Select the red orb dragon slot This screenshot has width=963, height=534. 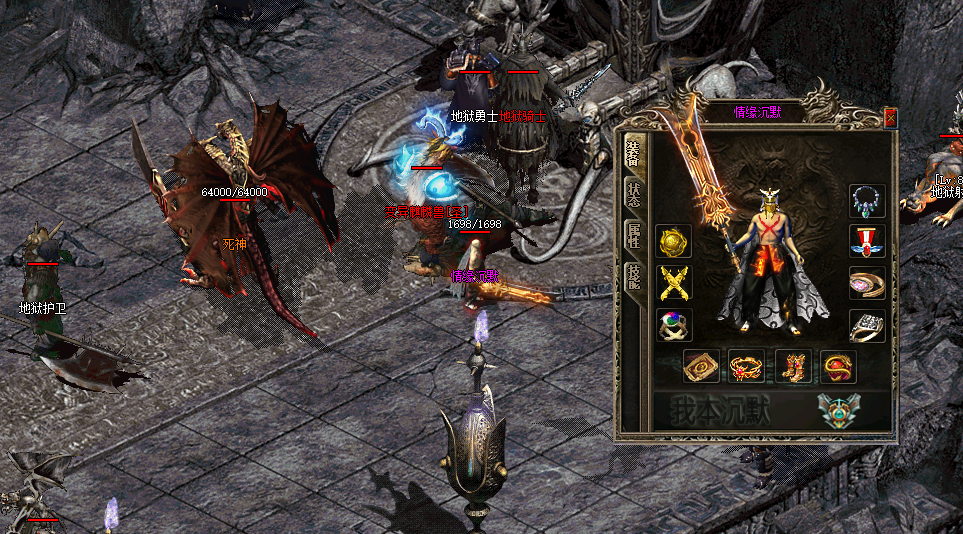pos(838,367)
